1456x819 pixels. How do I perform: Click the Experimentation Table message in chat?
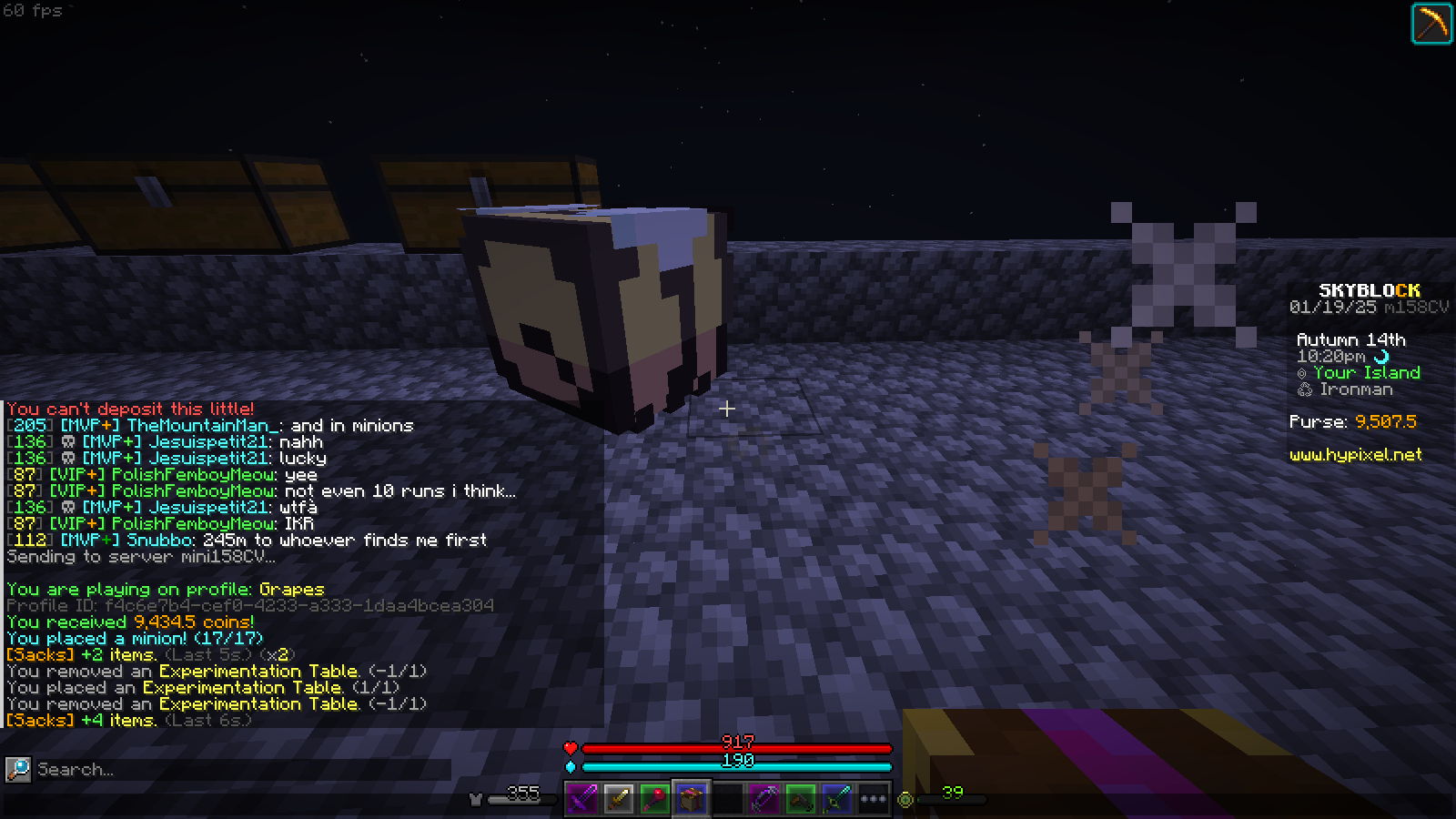tap(255, 671)
